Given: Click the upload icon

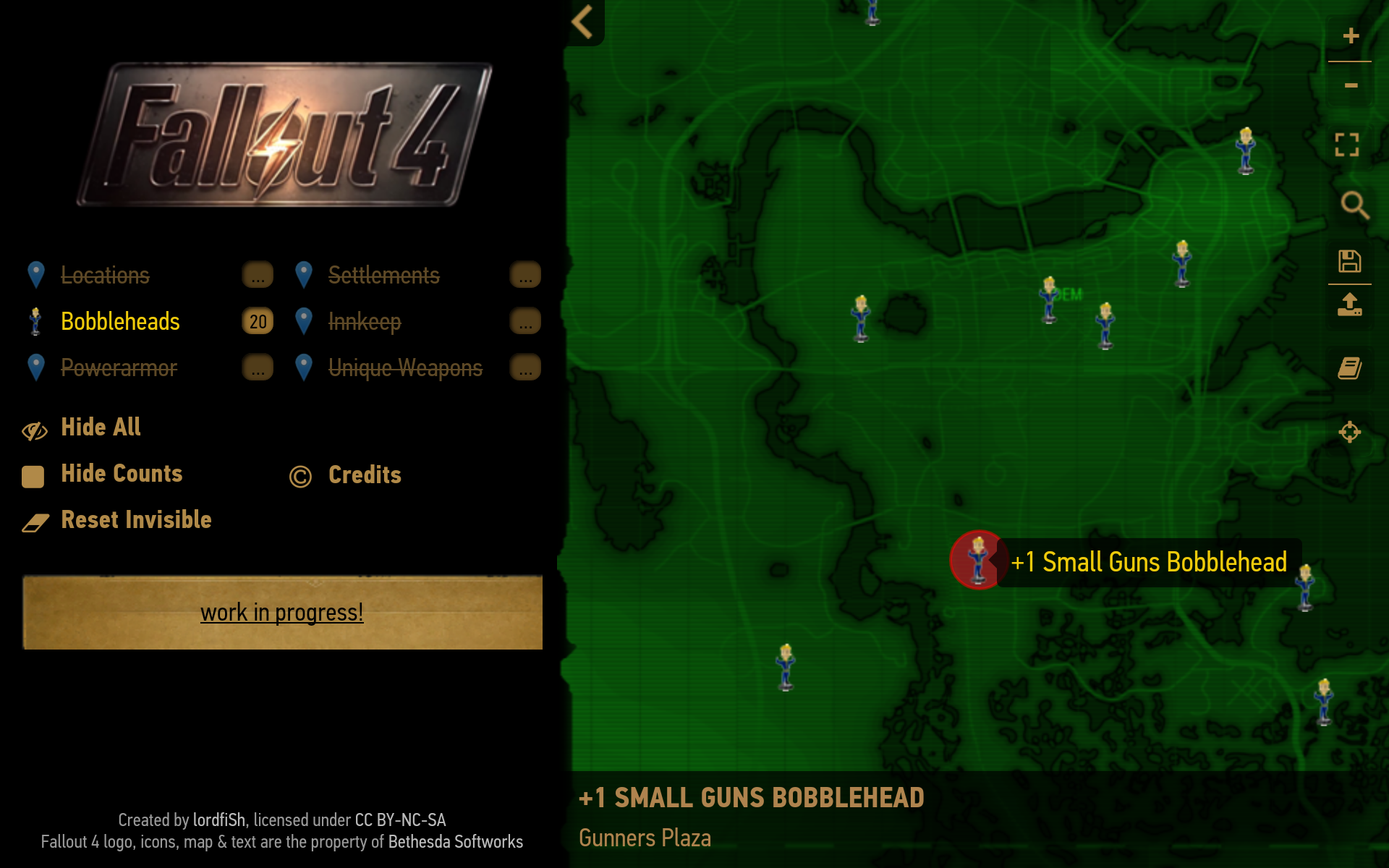Looking at the screenshot, I should pos(1349,305).
